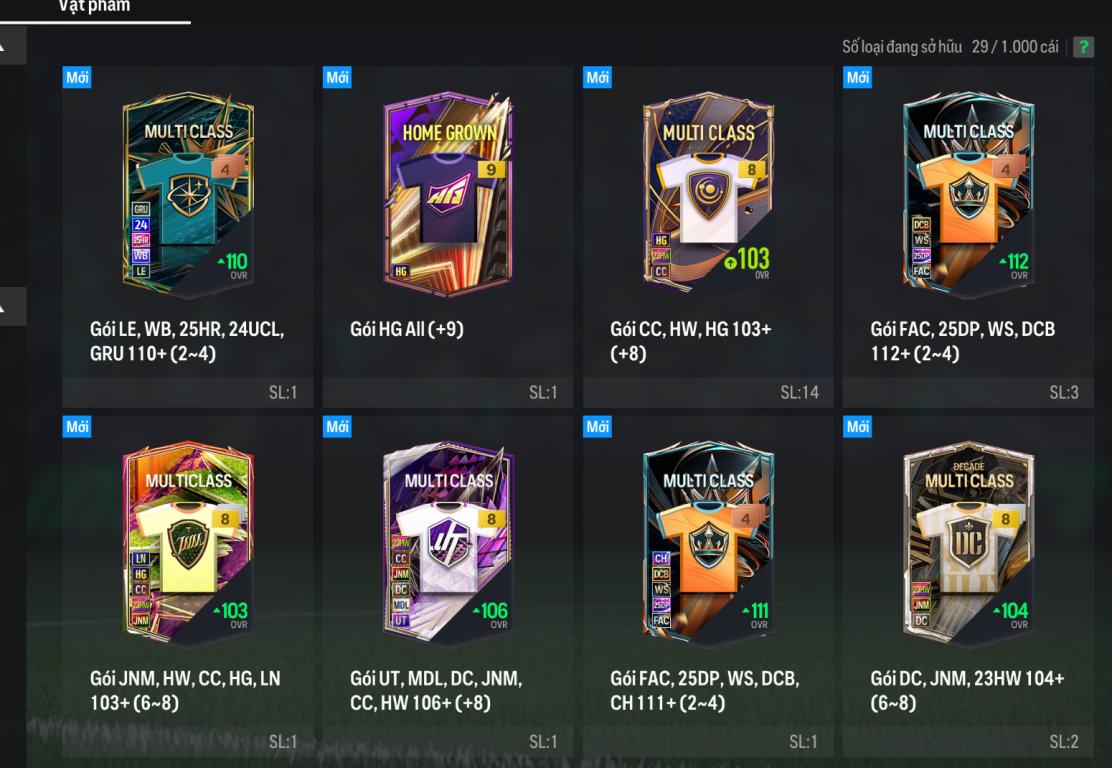
Task: Switch to the Vật phẩm tab
Action: tap(96, 7)
